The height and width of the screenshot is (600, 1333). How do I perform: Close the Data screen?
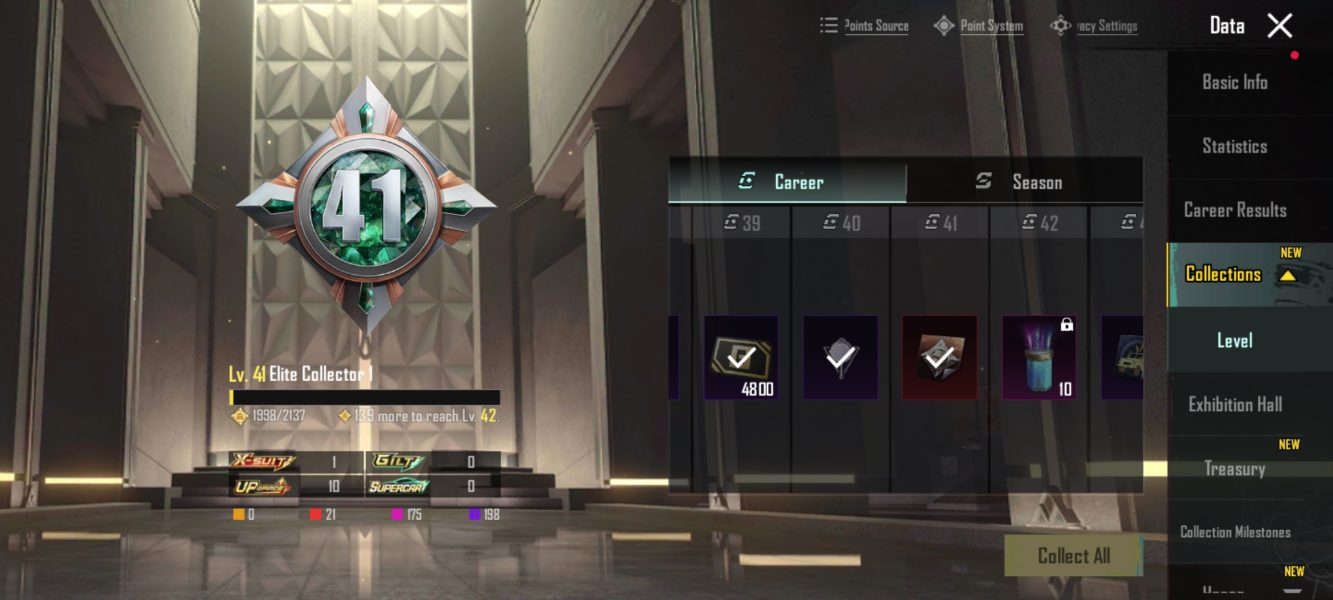pos(1279,26)
